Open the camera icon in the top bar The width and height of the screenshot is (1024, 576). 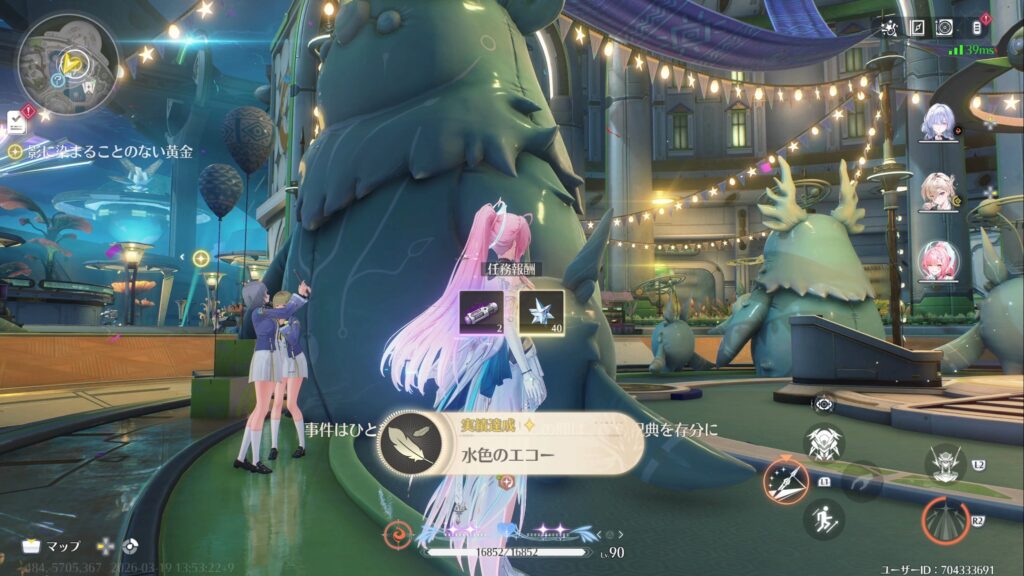[943, 27]
